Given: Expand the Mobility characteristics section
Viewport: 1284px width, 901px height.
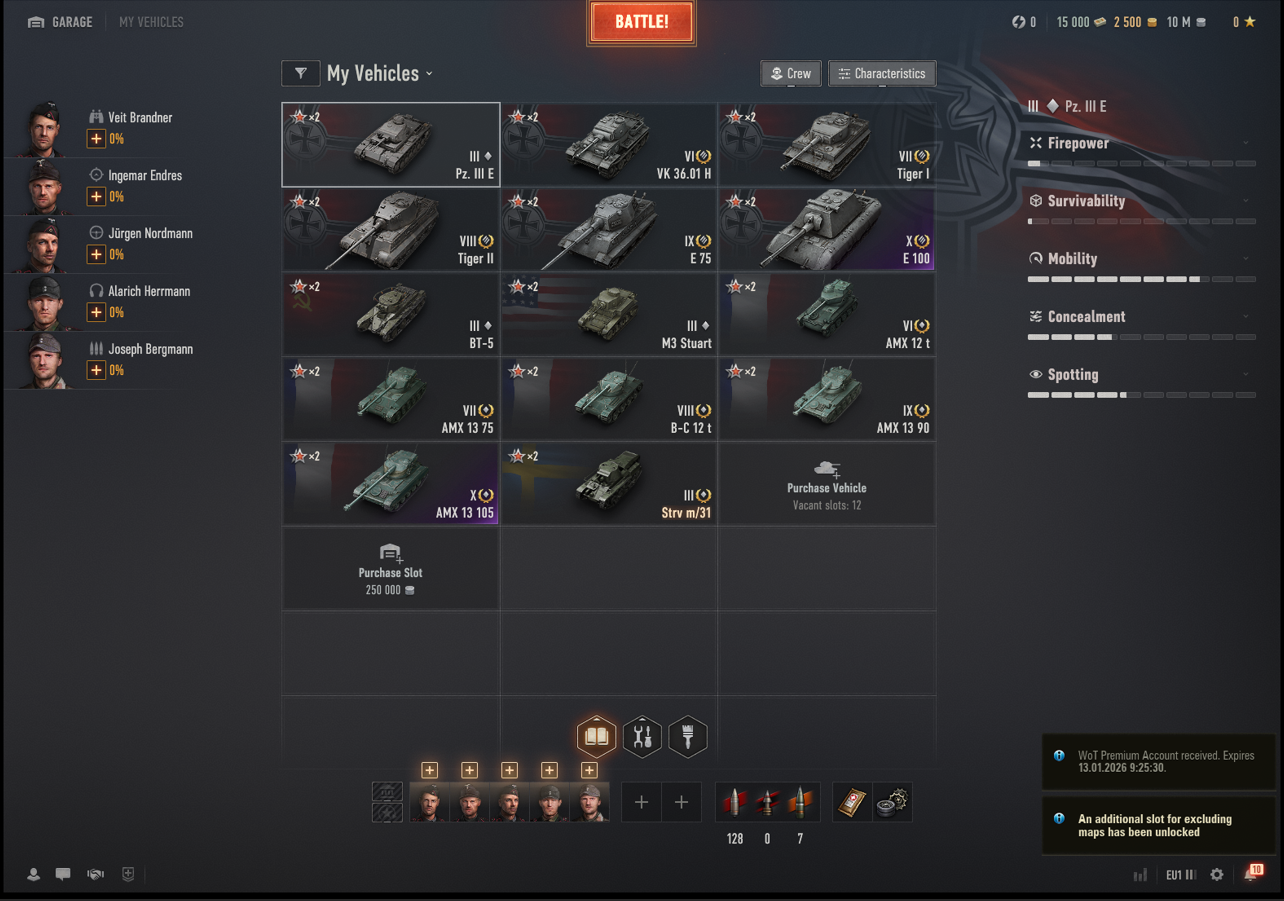Looking at the screenshot, I should tap(1140, 259).
